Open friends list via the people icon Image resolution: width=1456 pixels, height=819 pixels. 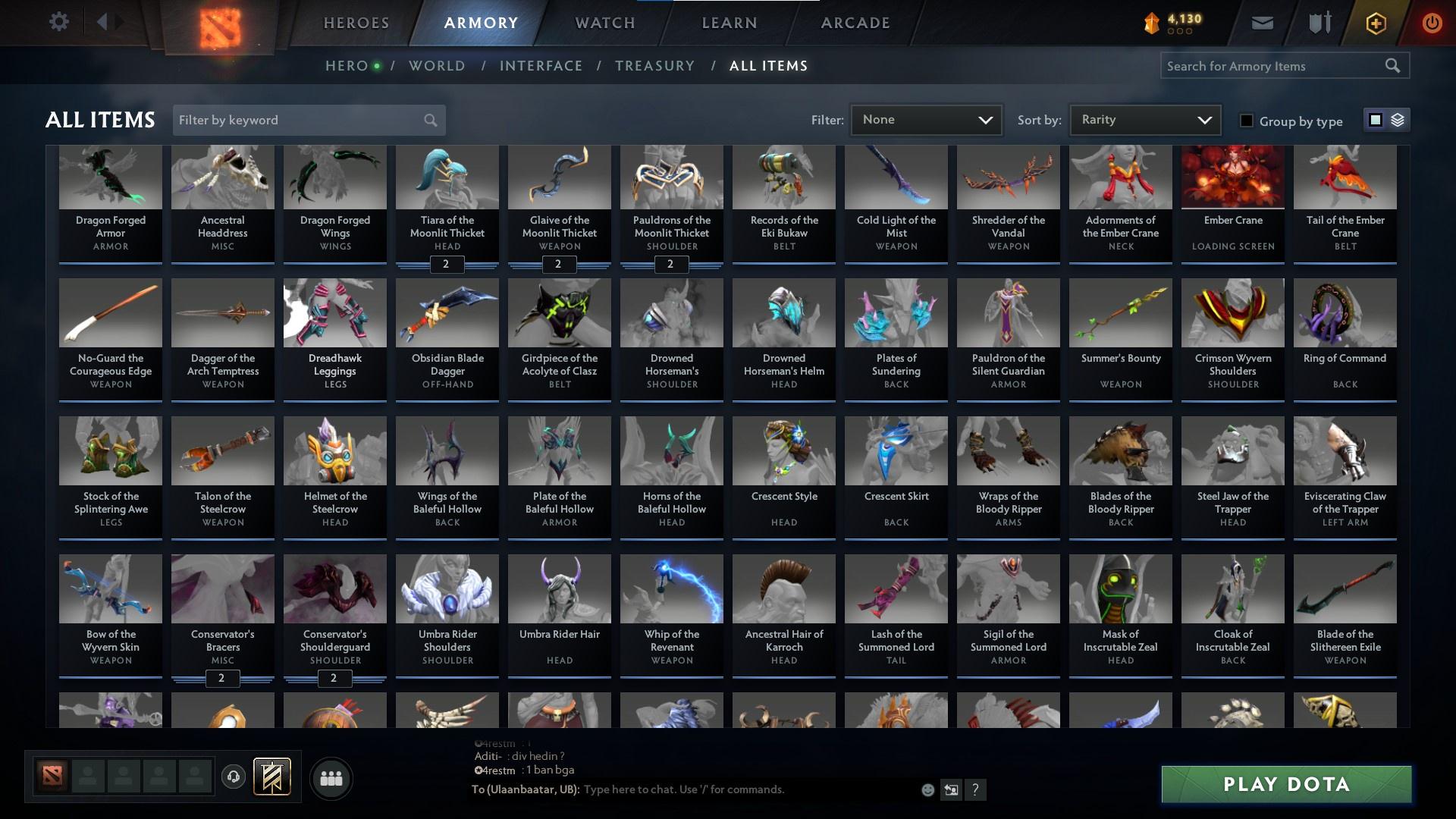(x=330, y=777)
